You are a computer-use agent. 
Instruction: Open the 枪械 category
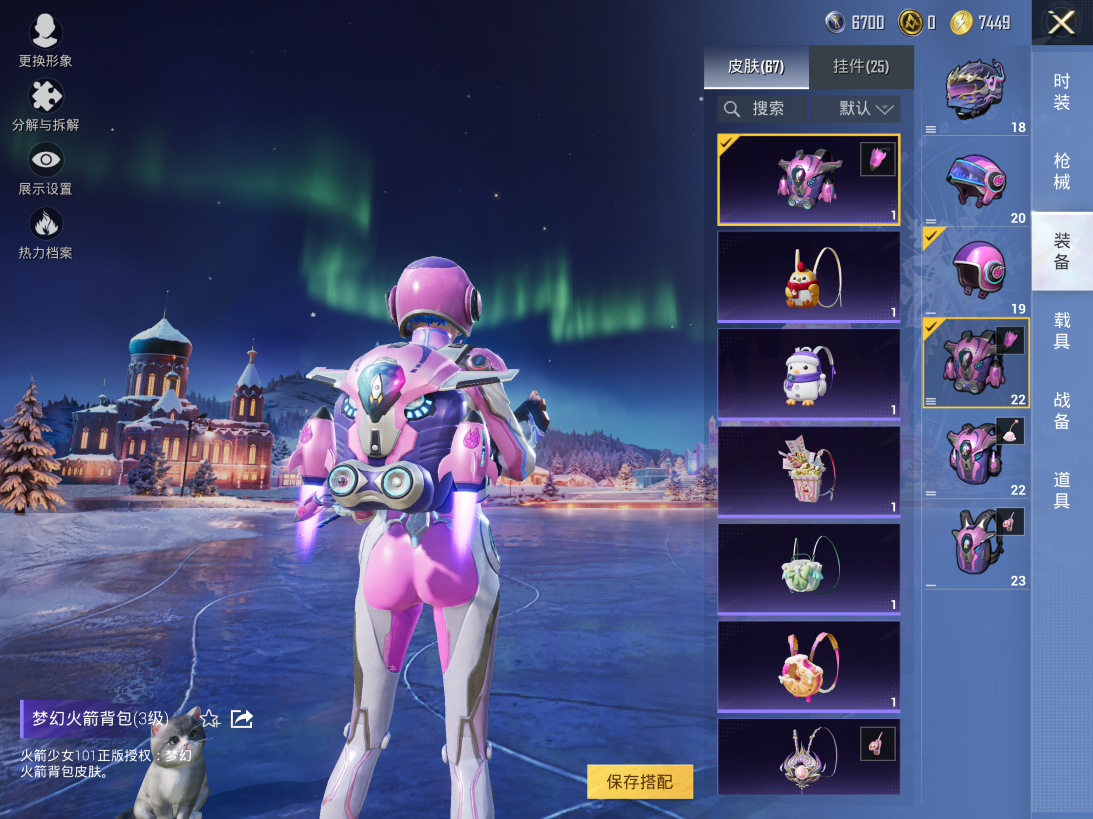1062,171
